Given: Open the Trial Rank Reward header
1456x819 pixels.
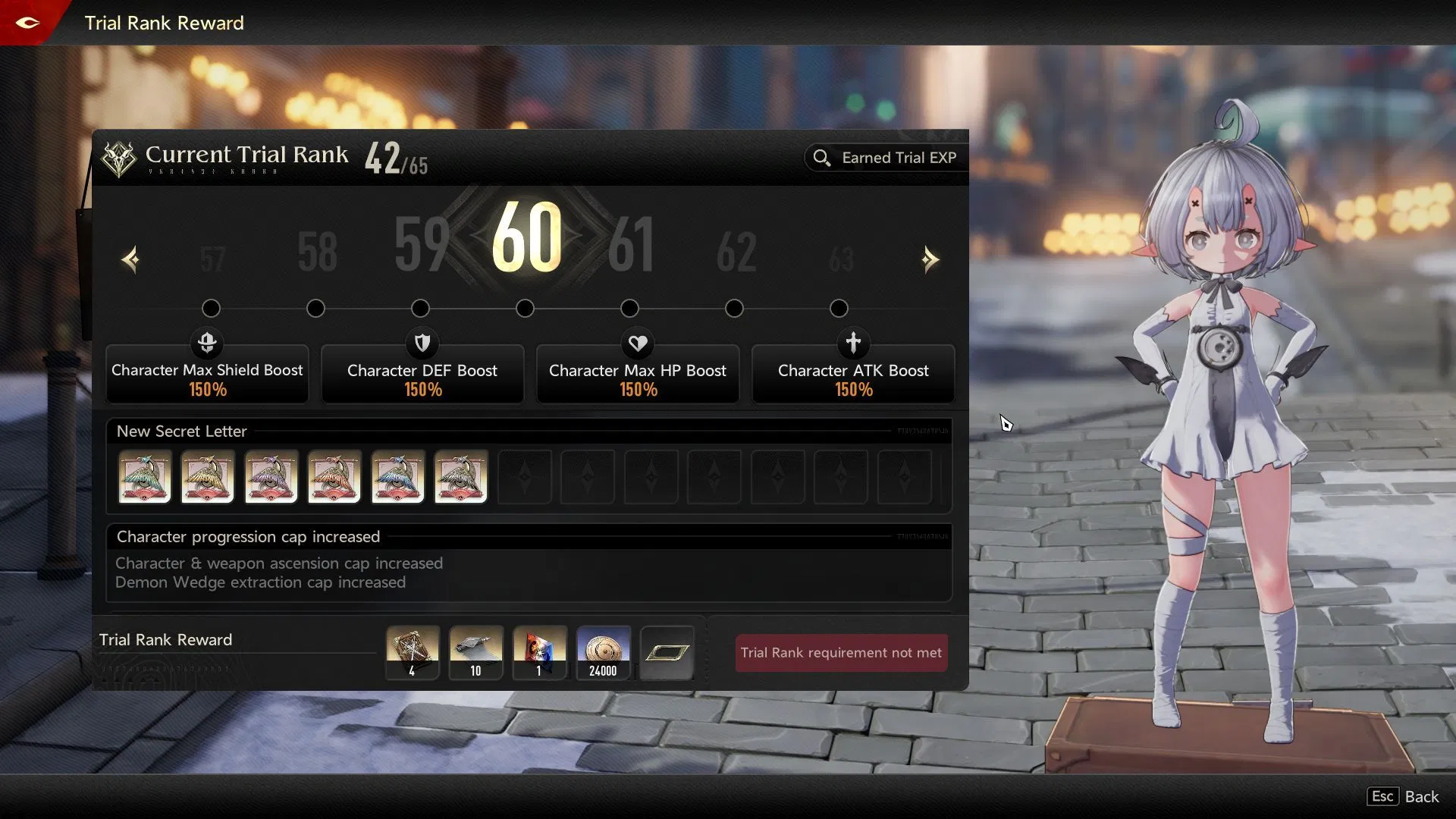Looking at the screenshot, I should (x=165, y=639).
